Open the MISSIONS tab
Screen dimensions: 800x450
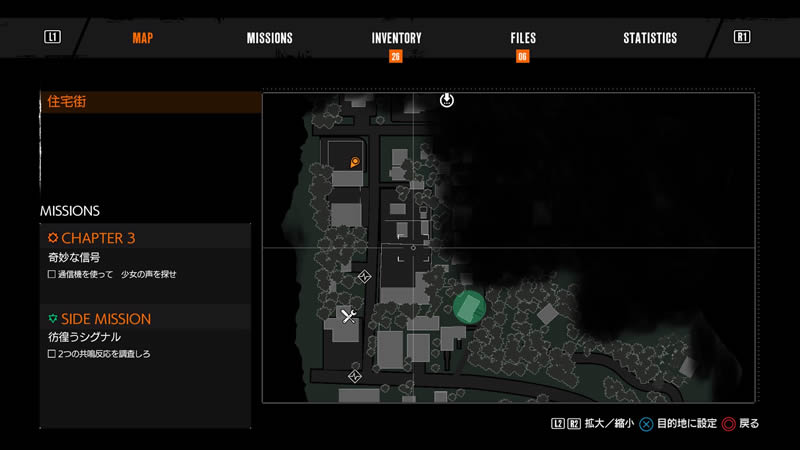tap(270, 38)
